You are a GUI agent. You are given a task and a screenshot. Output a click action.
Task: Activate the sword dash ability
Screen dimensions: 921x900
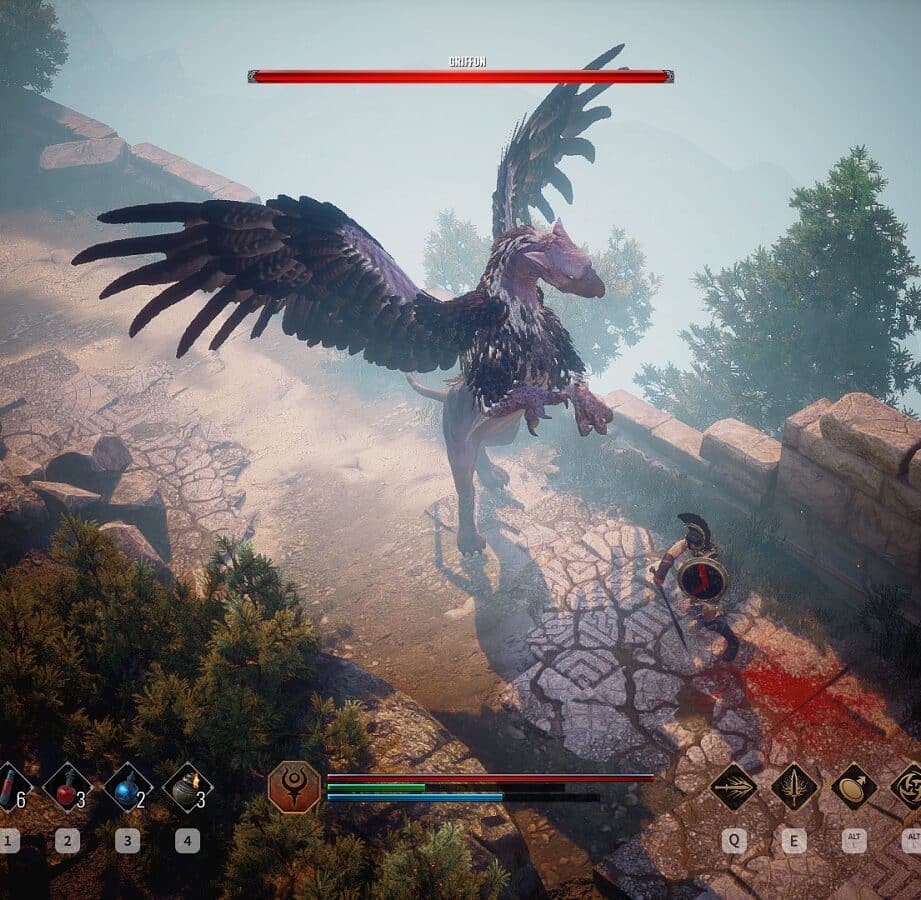coord(733,787)
